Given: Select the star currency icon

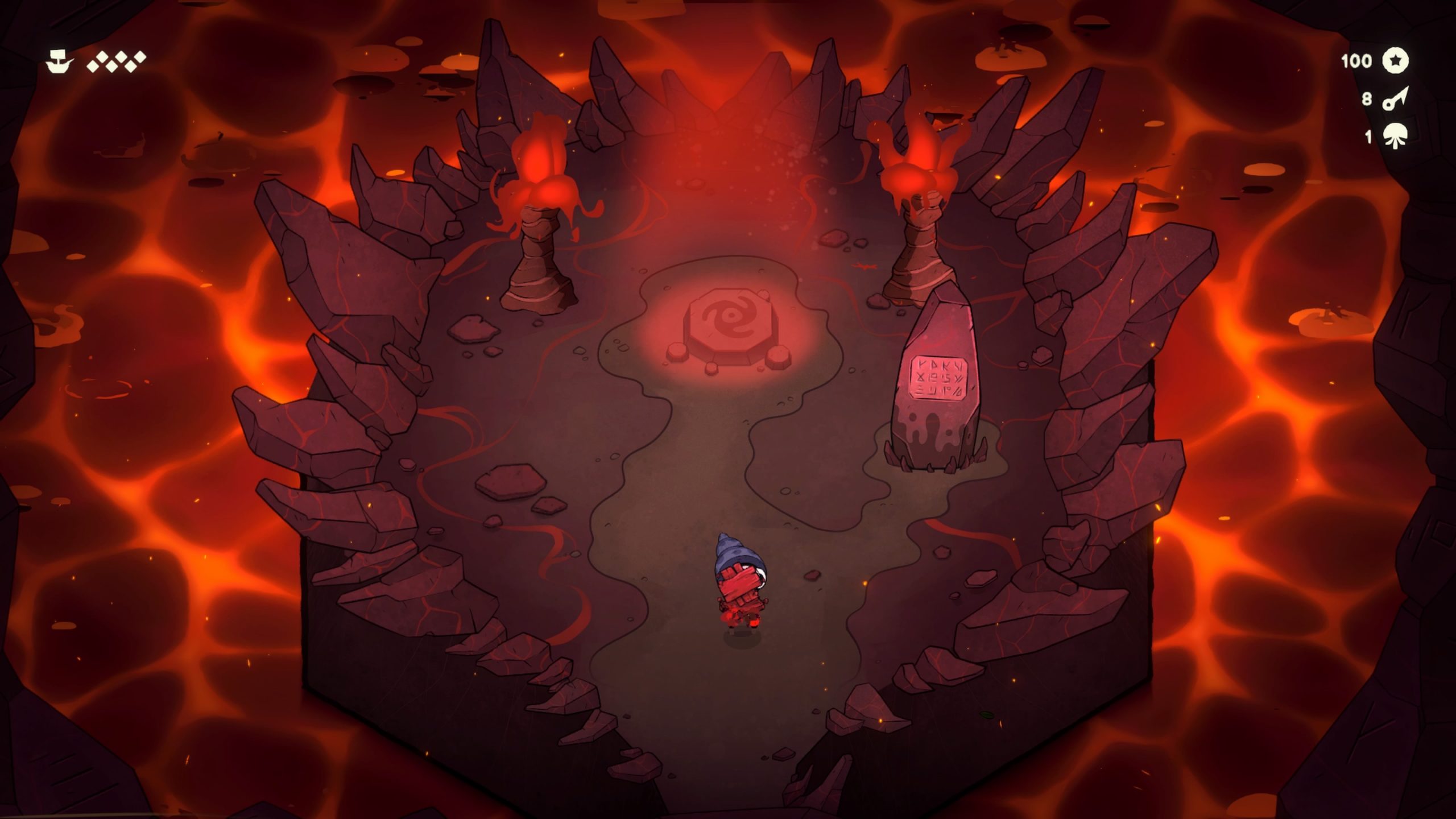Looking at the screenshot, I should pos(1395,61).
